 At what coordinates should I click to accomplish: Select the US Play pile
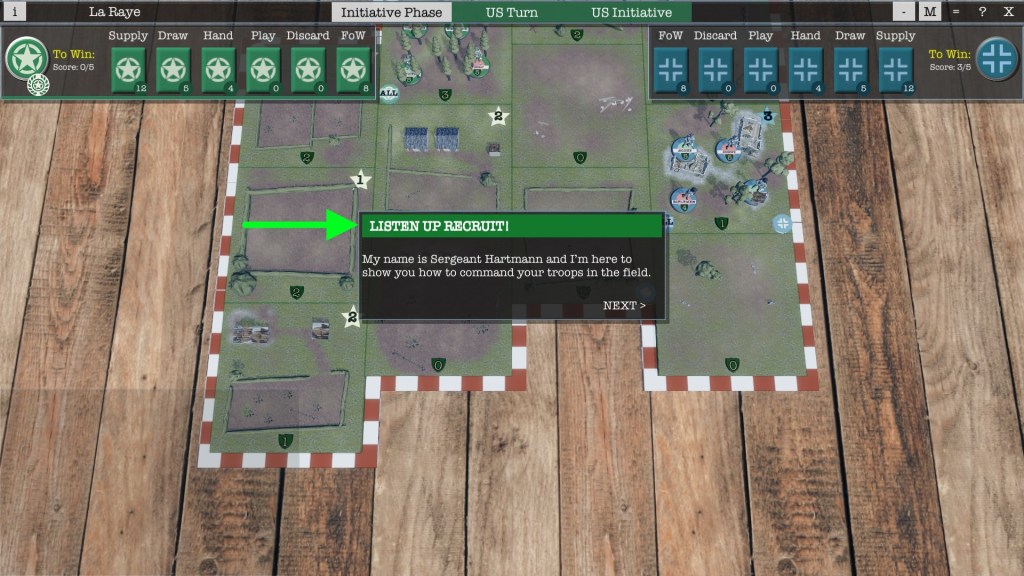pyautogui.click(x=263, y=70)
